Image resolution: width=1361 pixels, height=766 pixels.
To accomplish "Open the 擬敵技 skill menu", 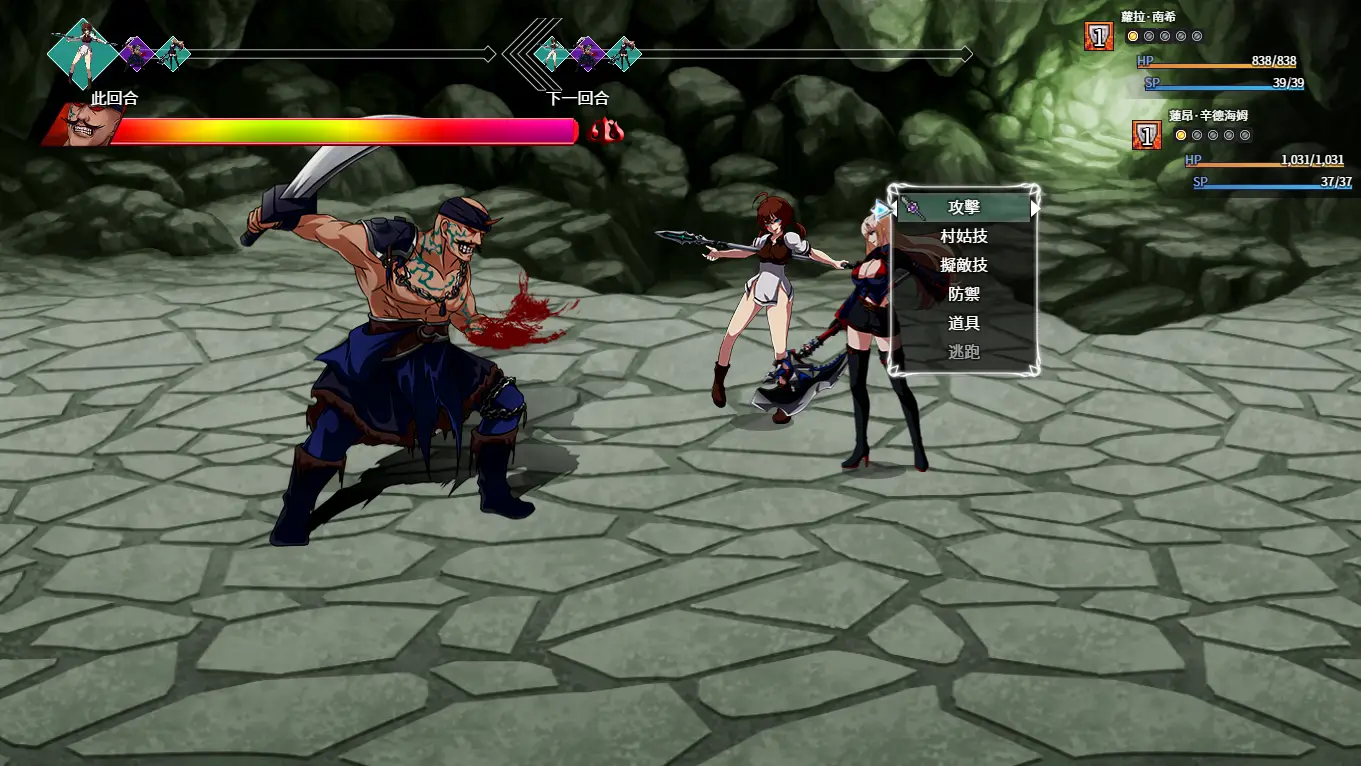I will pyautogui.click(x=964, y=266).
